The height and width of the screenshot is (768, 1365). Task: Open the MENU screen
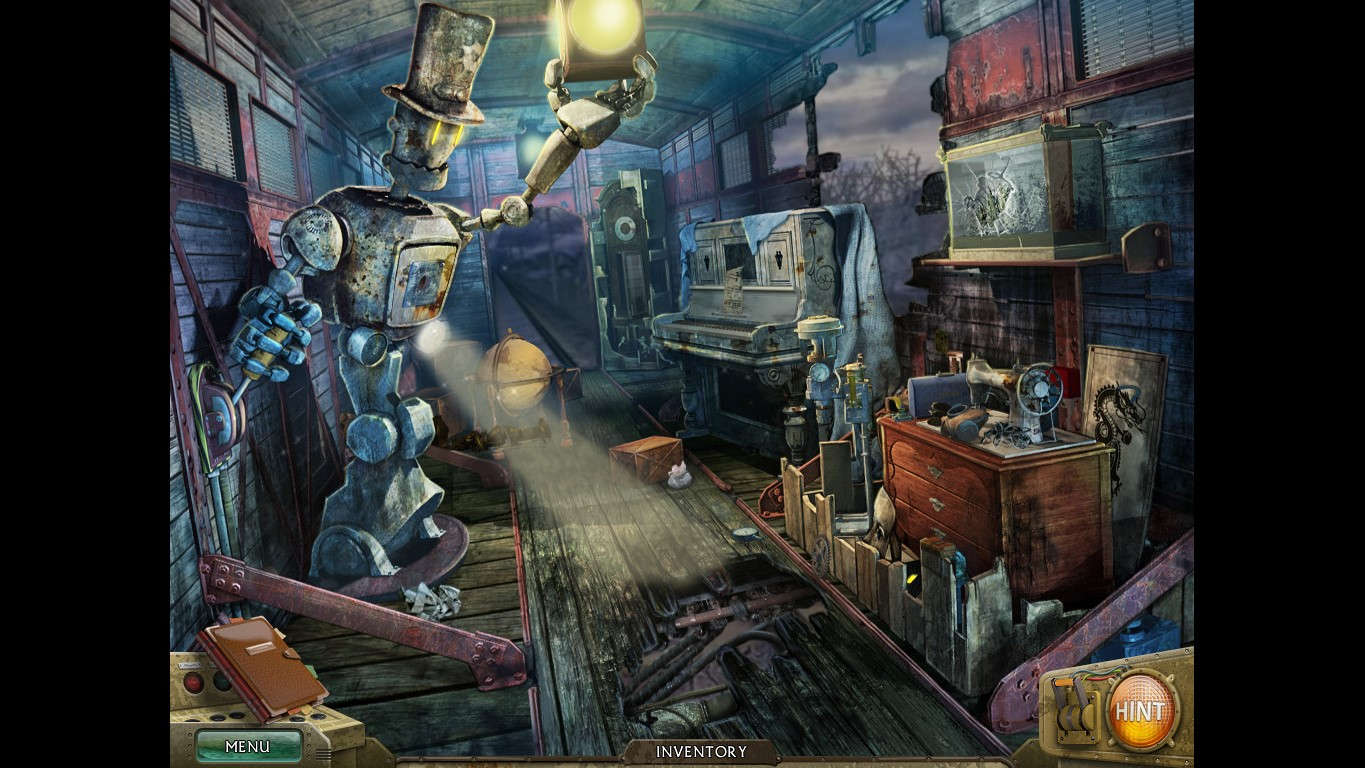pyautogui.click(x=247, y=746)
